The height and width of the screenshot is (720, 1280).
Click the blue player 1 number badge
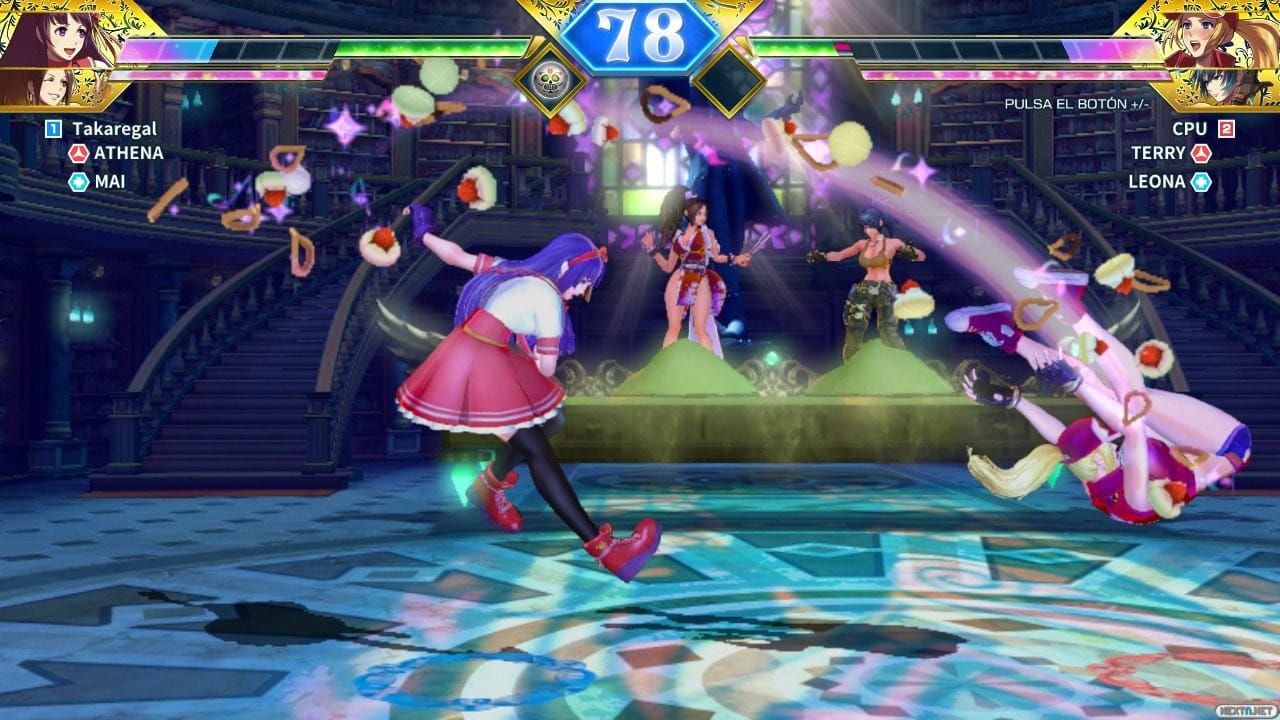(x=51, y=127)
